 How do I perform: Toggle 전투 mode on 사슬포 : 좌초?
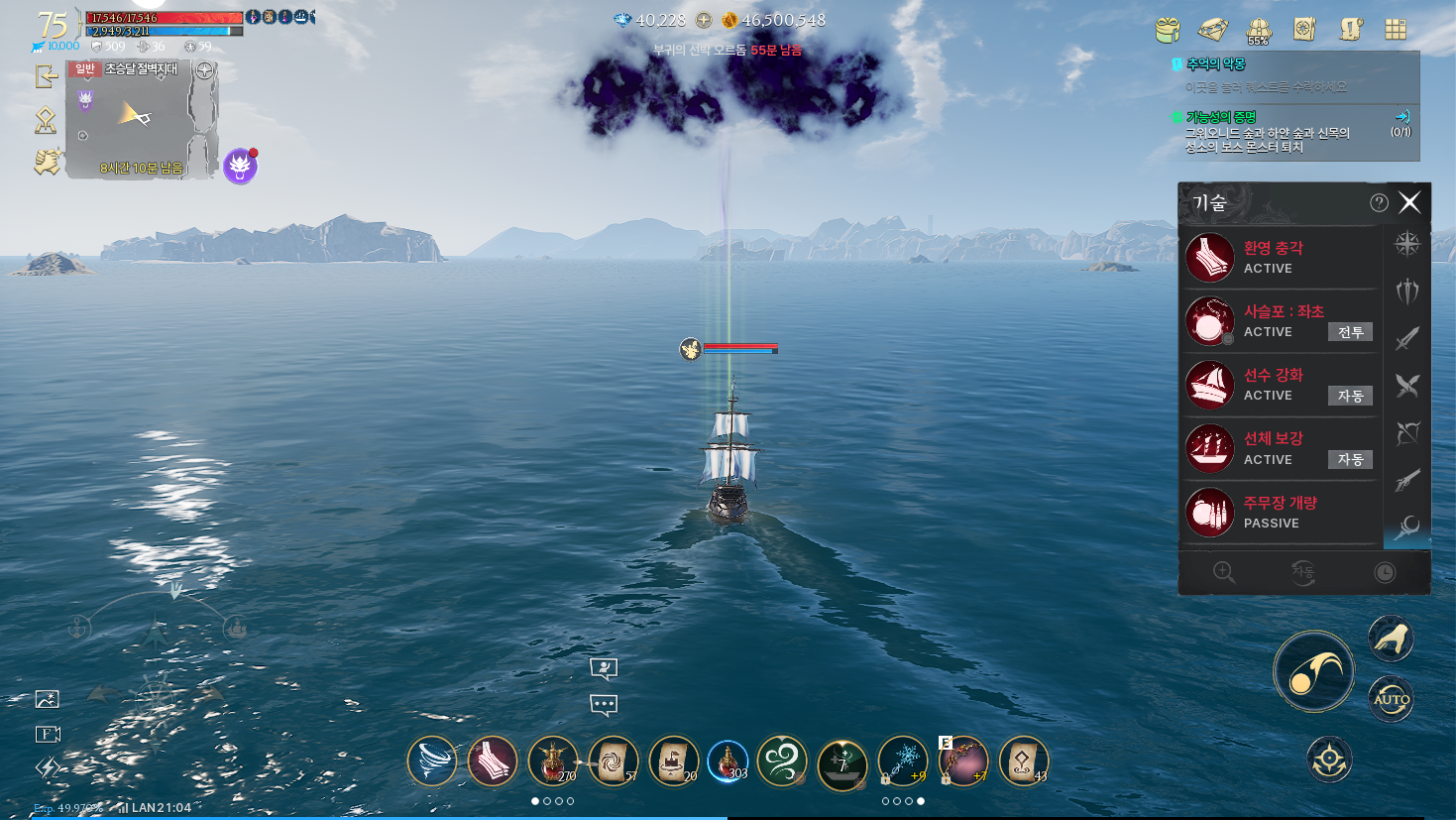click(1350, 332)
